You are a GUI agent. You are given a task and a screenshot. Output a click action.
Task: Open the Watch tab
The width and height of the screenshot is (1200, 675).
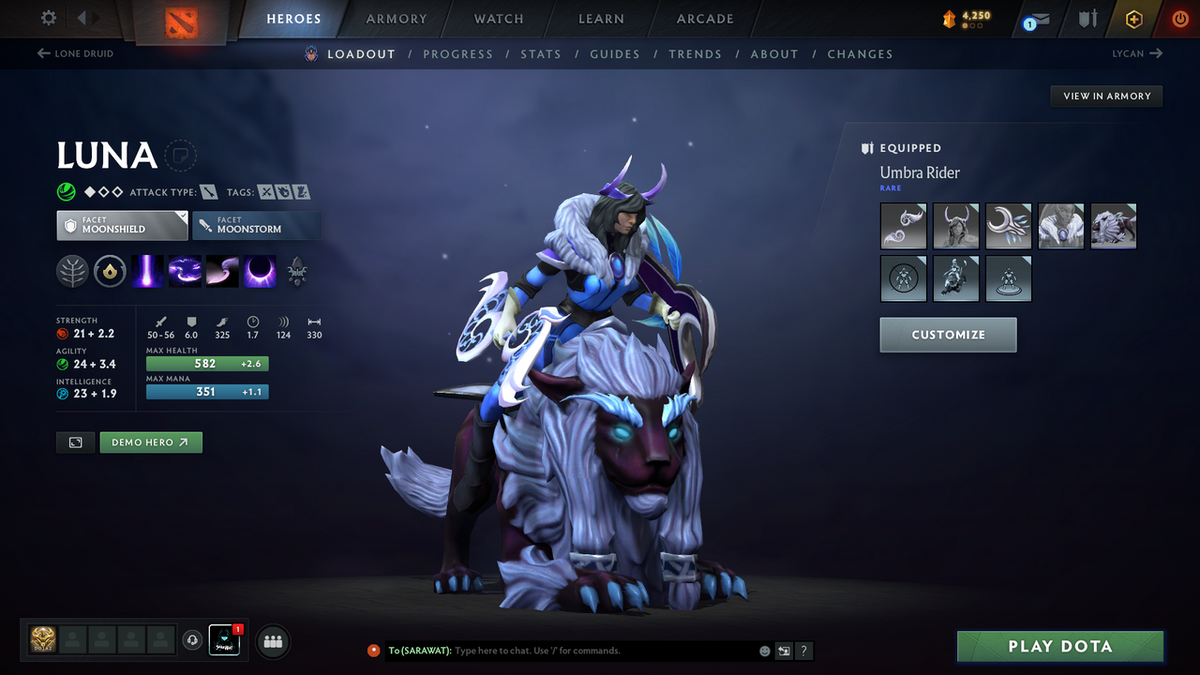tap(498, 19)
